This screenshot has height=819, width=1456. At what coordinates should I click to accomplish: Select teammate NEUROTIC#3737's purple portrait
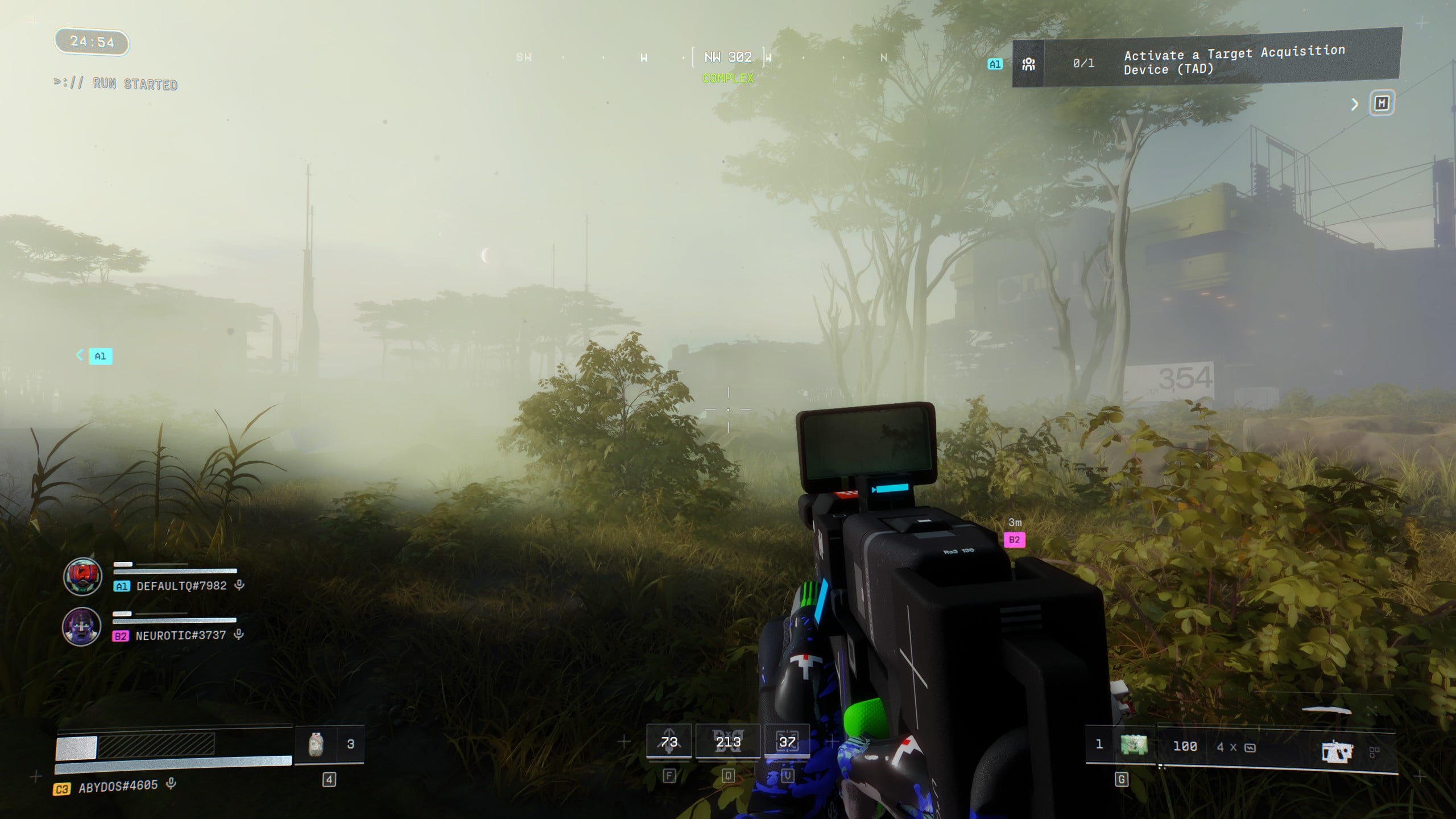[81, 626]
